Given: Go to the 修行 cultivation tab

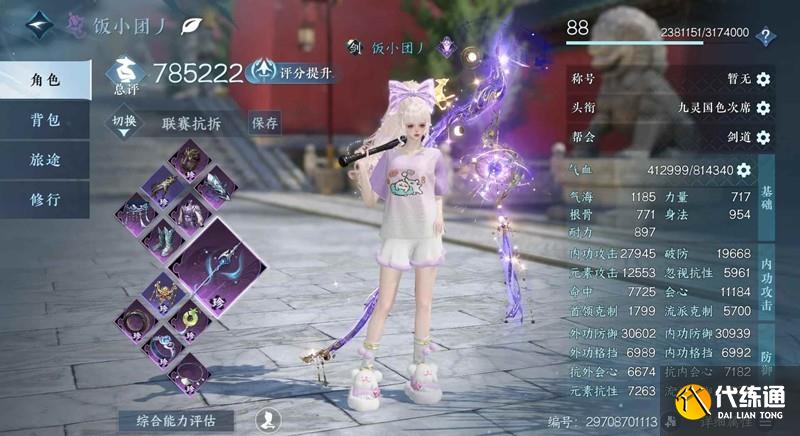Looking at the screenshot, I should pyautogui.click(x=44, y=198).
